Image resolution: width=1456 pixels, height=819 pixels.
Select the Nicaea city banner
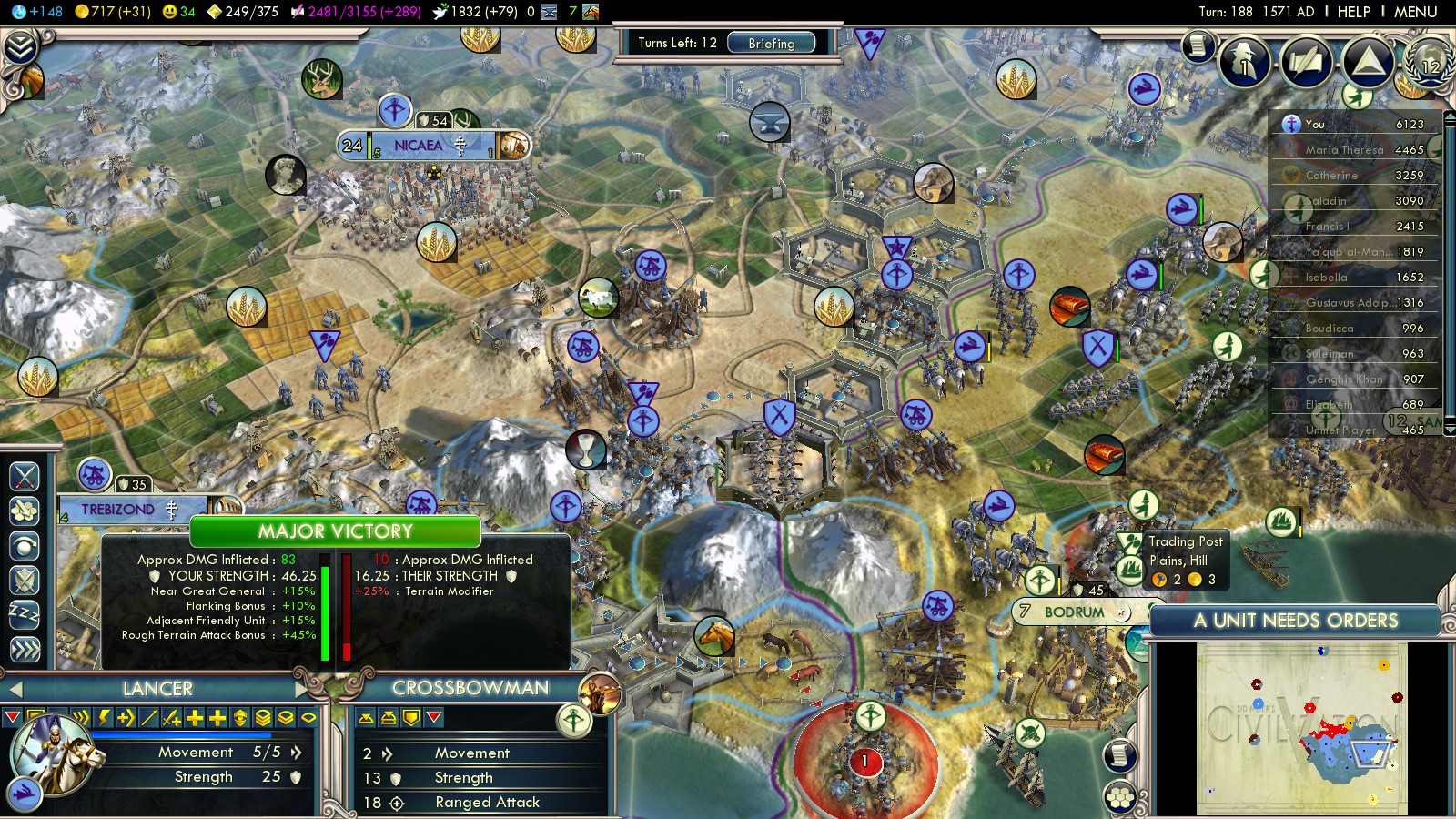coord(419,146)
